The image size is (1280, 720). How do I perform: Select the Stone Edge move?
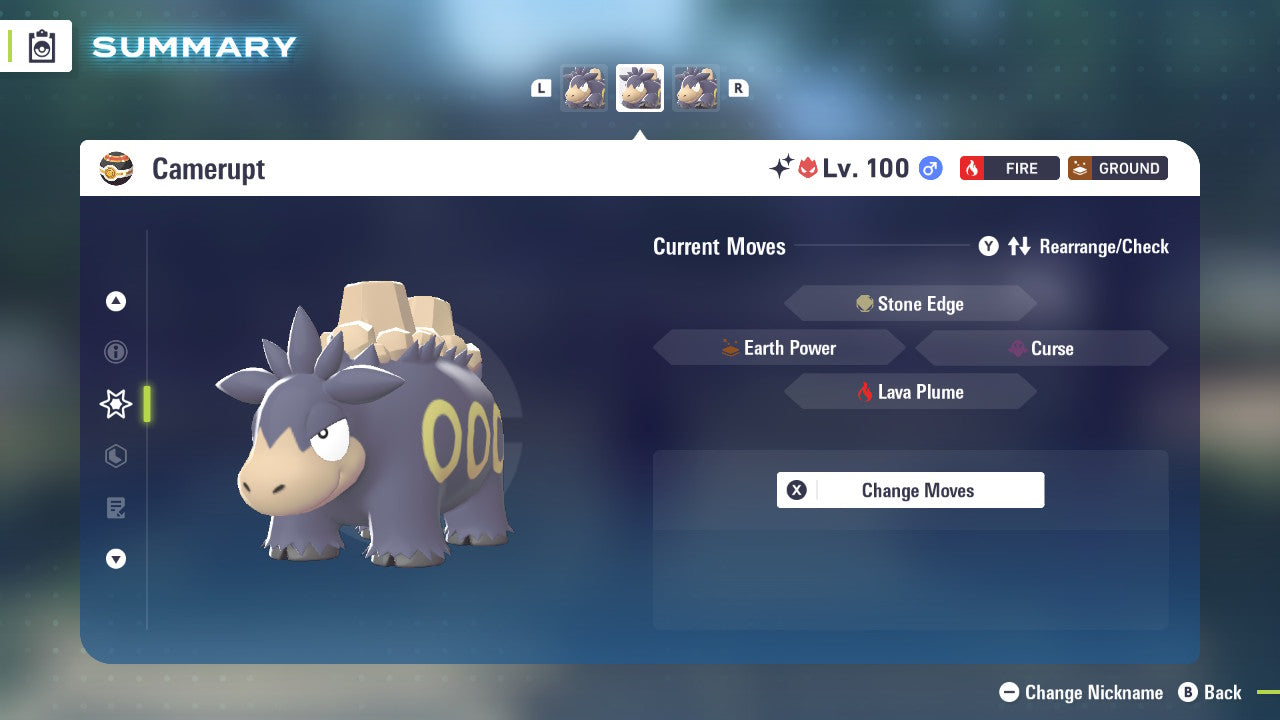coord(910,303)
